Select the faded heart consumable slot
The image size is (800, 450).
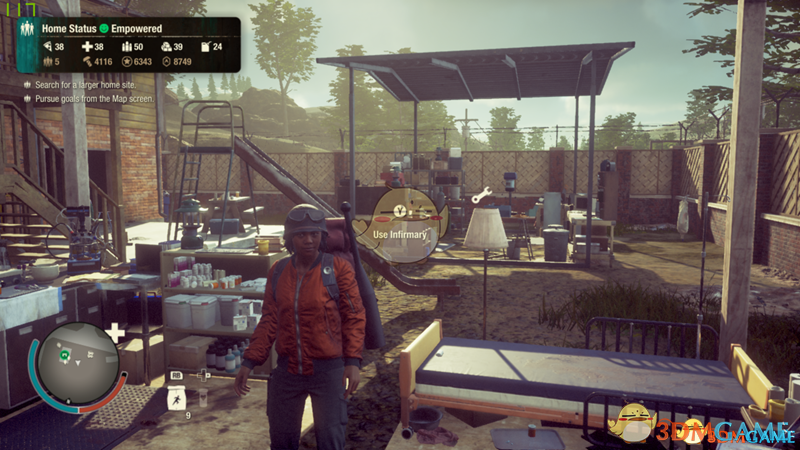(x=201, y=399)
